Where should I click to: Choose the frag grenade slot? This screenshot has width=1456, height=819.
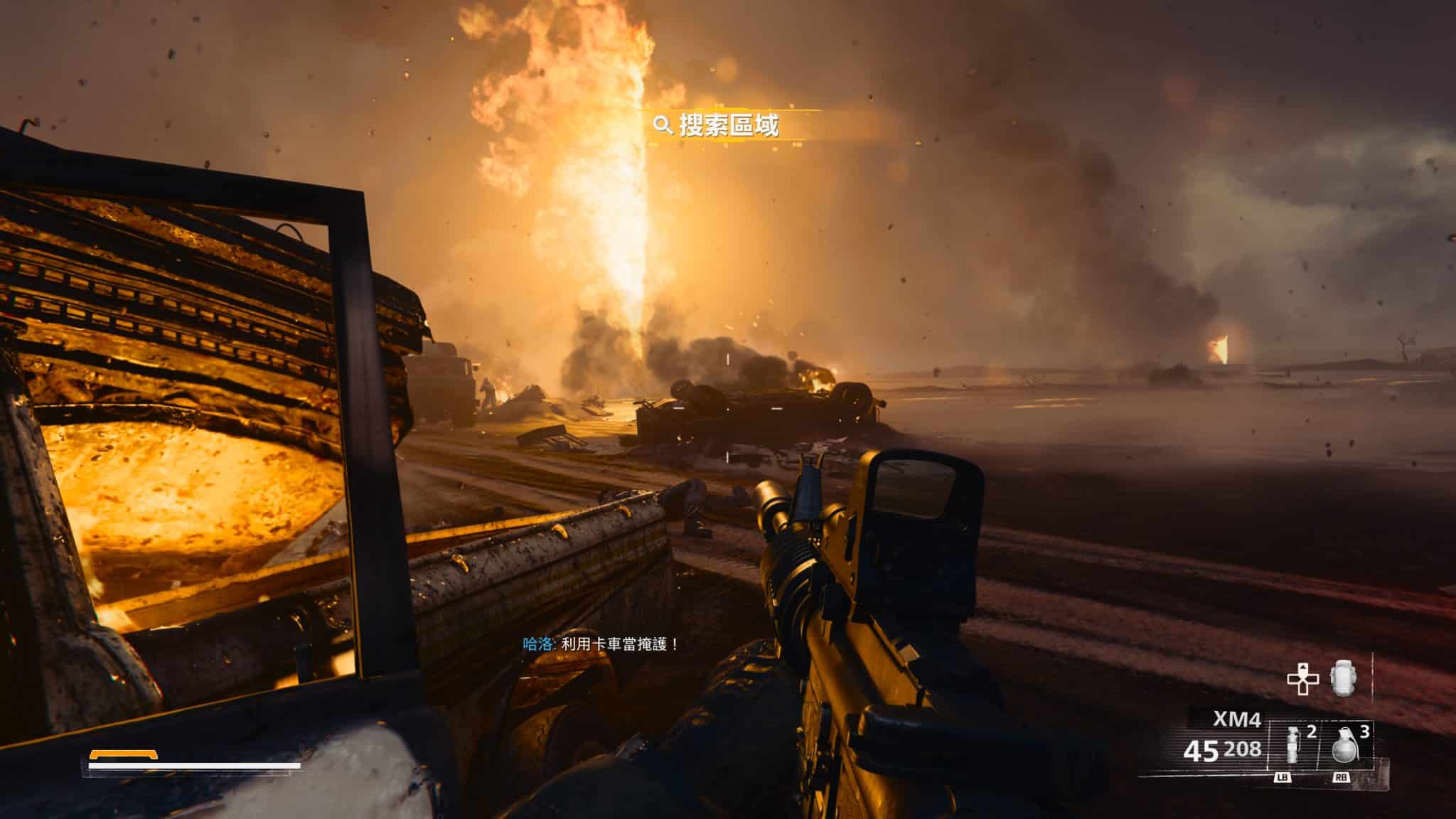[x=1344, y=749]
